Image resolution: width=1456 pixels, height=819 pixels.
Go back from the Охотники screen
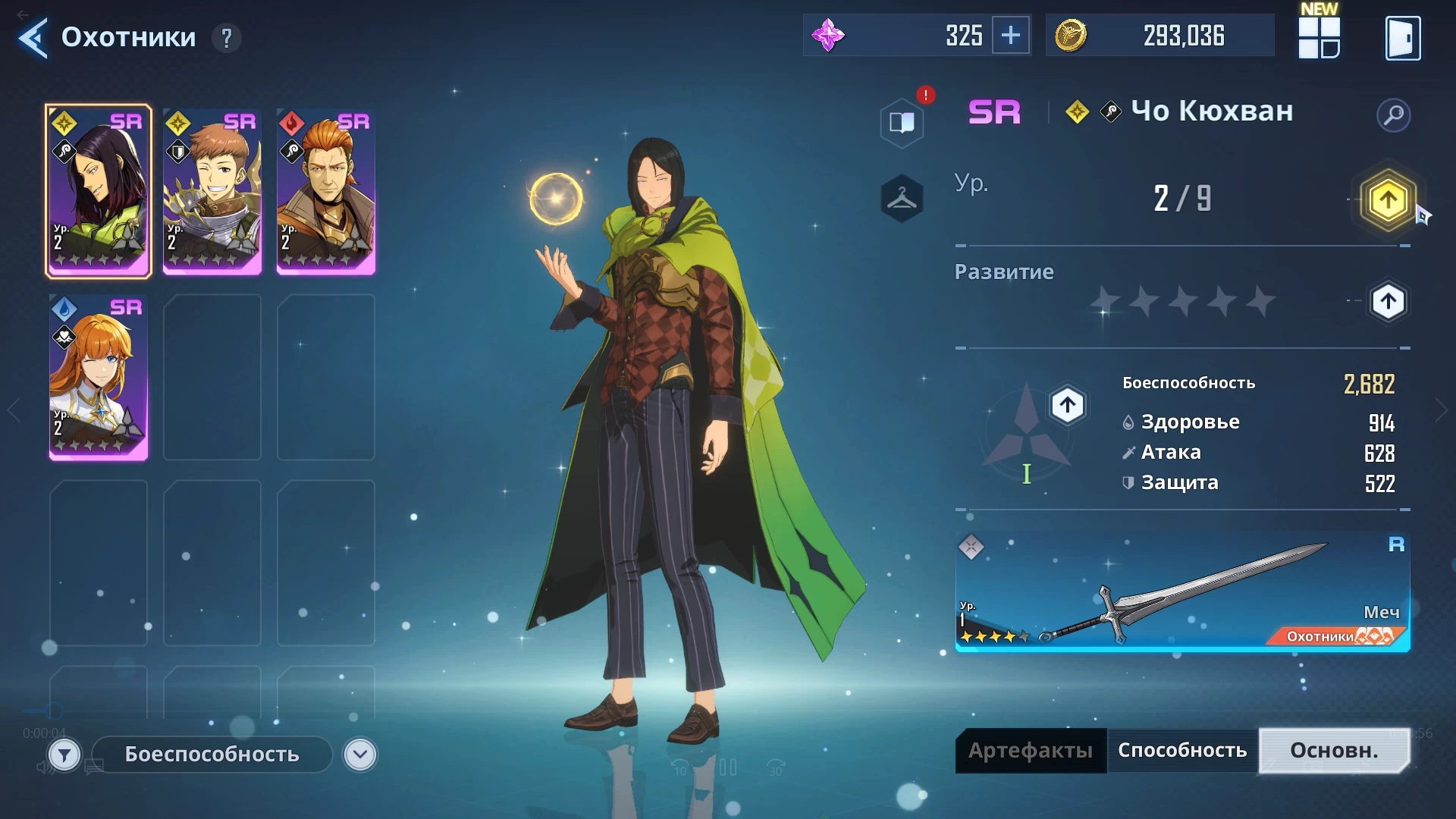click(33, 37)
